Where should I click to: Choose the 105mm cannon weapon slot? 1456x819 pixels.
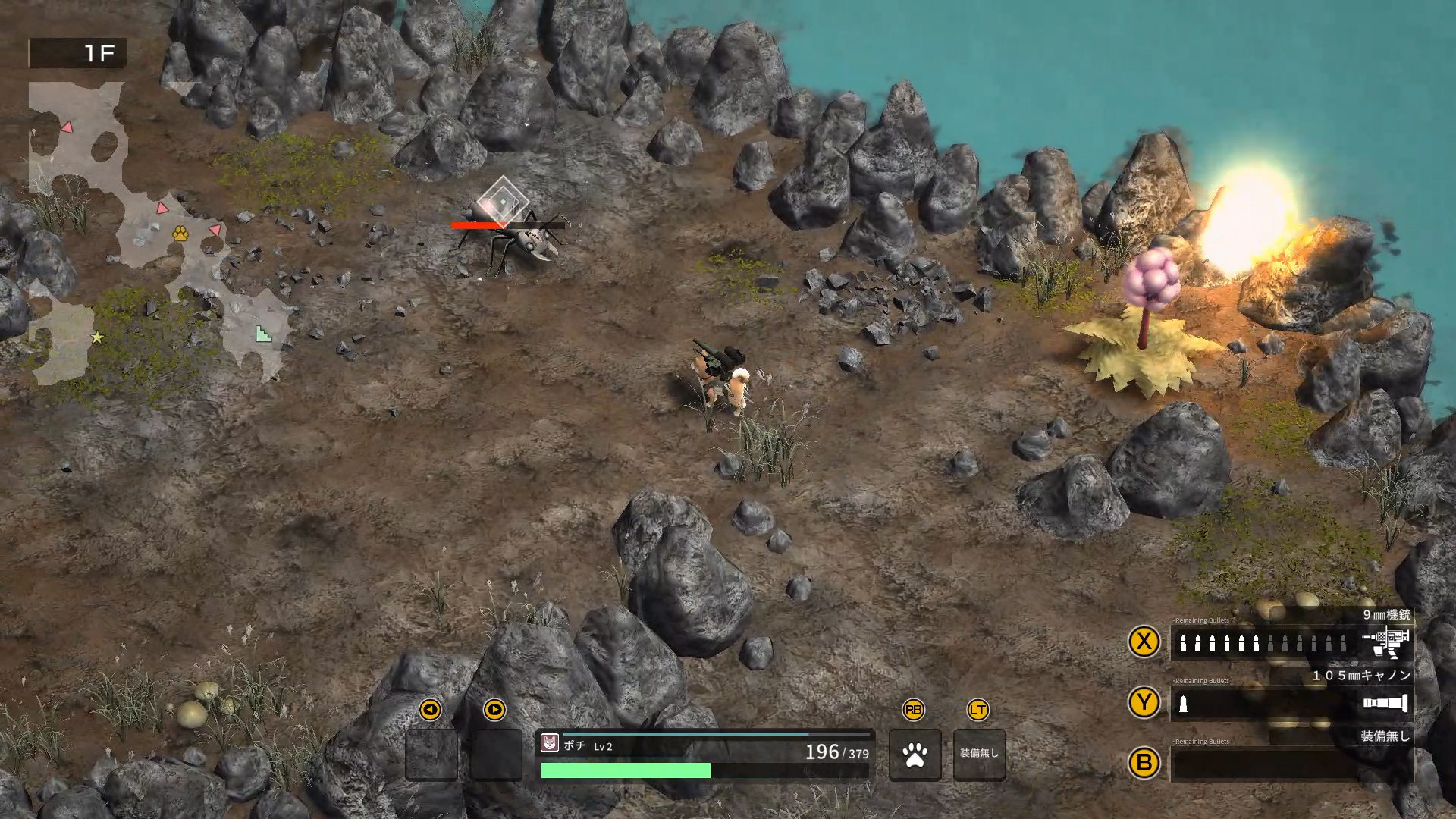click(x=1291, y=704)
